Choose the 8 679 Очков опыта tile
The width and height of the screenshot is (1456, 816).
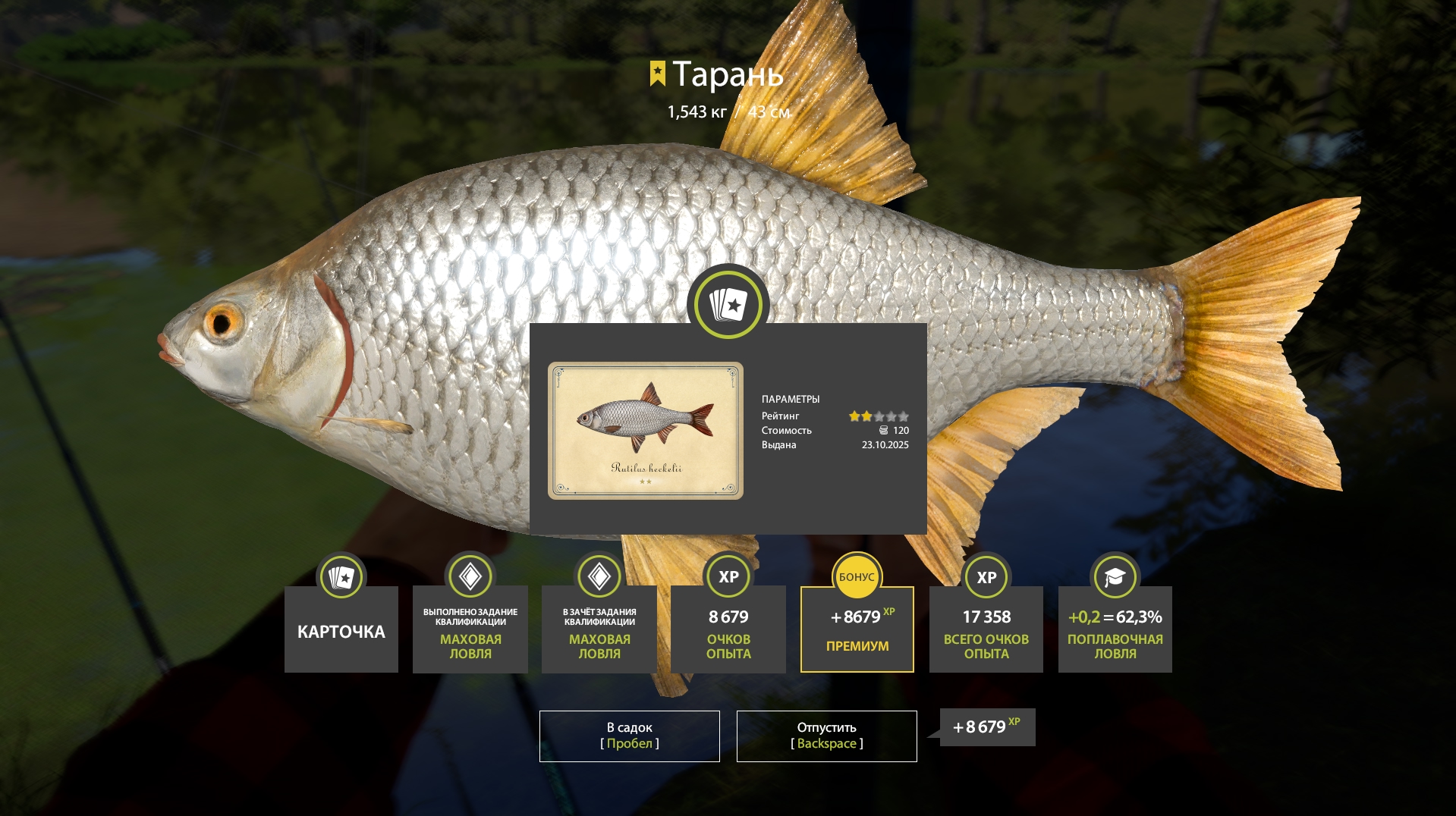point(728,629)
